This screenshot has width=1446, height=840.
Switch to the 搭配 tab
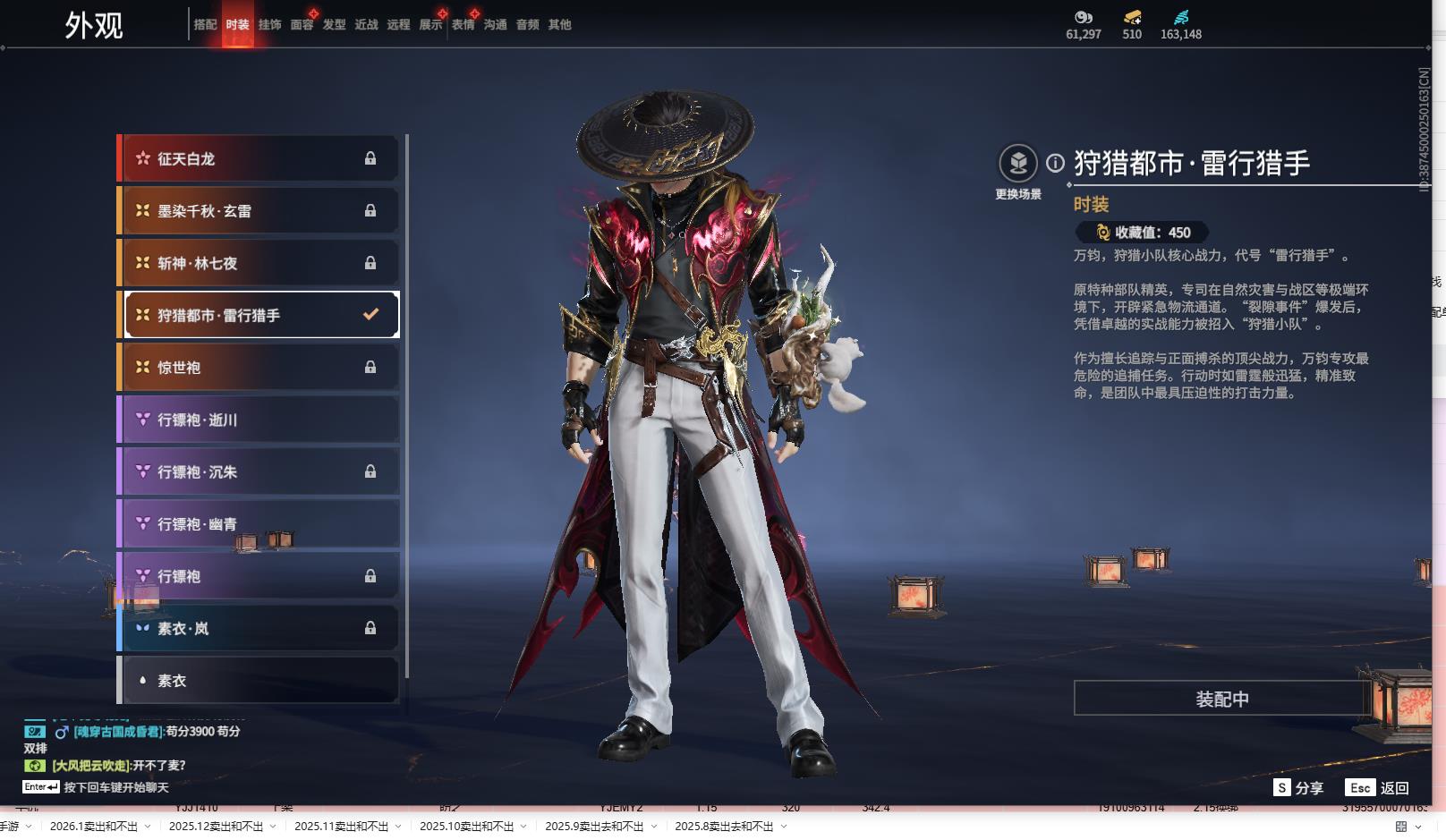pos(205,25)
